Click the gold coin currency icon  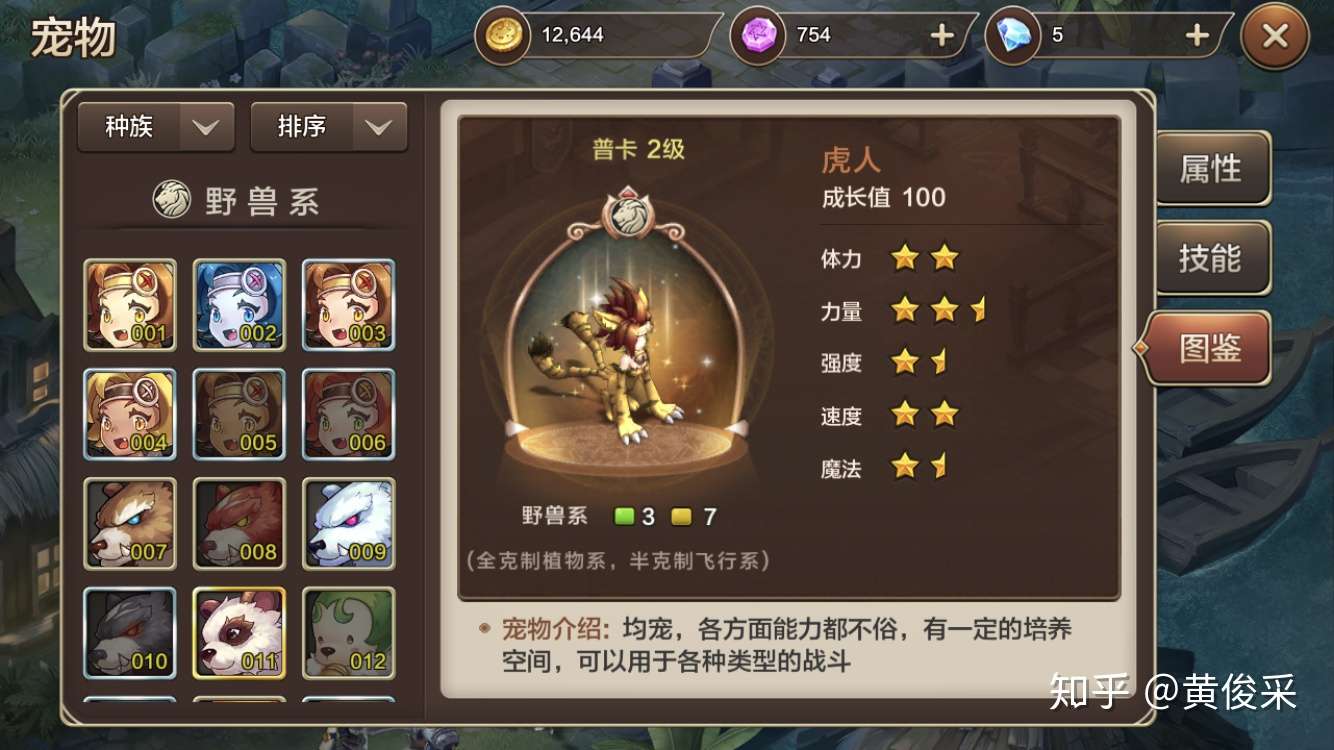click(x=503, y=35)
